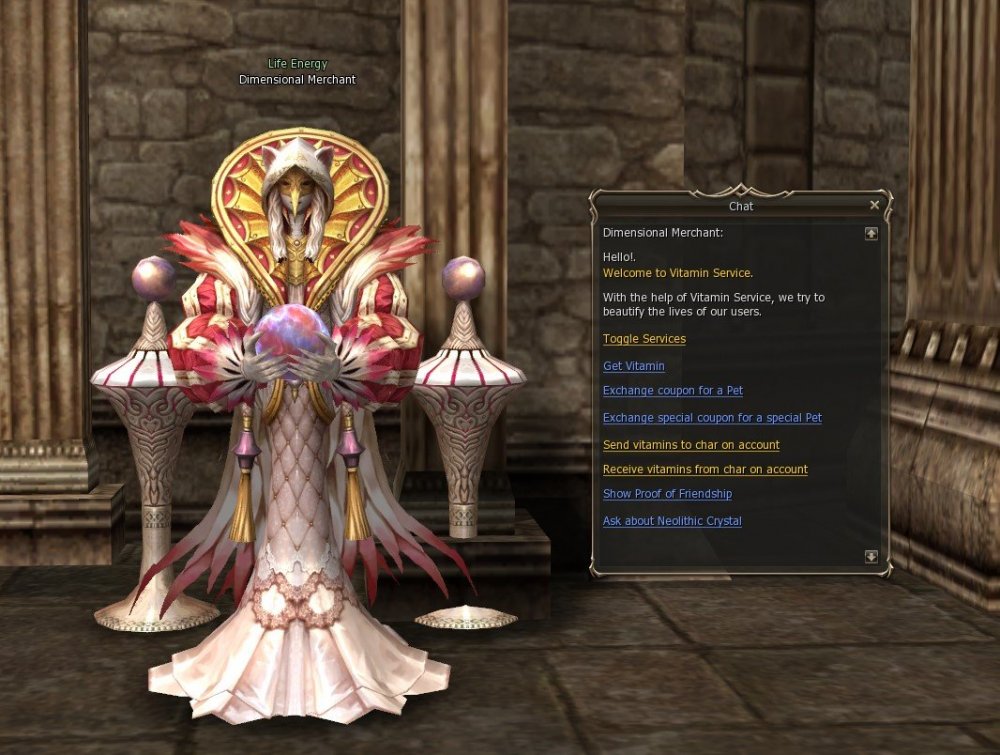Choose Send vitamins to char on account
Image resolution: width=1000 pixels, height=755 pixels.
point(691,445)
